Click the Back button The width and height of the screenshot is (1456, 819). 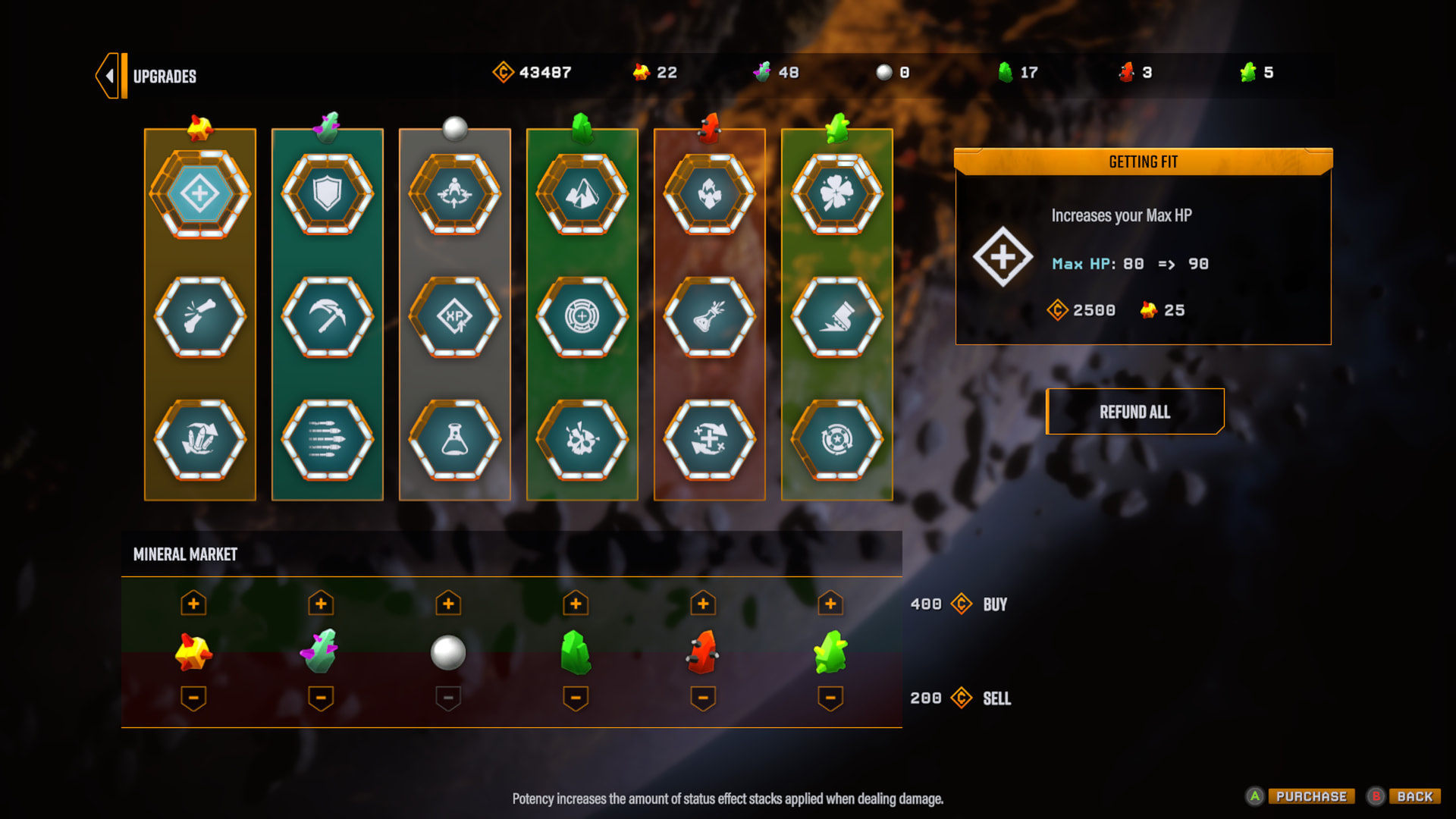[1414, 796]
